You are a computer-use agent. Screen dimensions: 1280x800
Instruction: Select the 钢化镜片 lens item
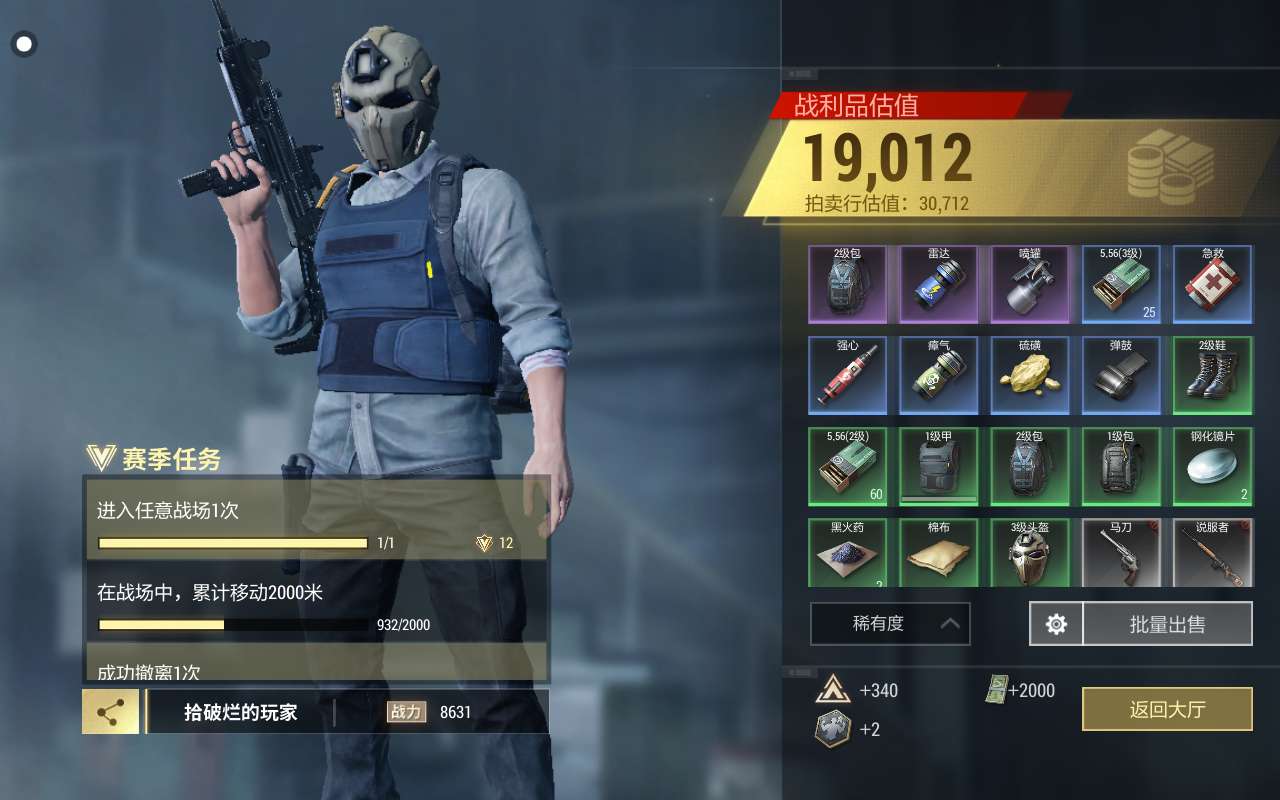[x=1212, y=466]
